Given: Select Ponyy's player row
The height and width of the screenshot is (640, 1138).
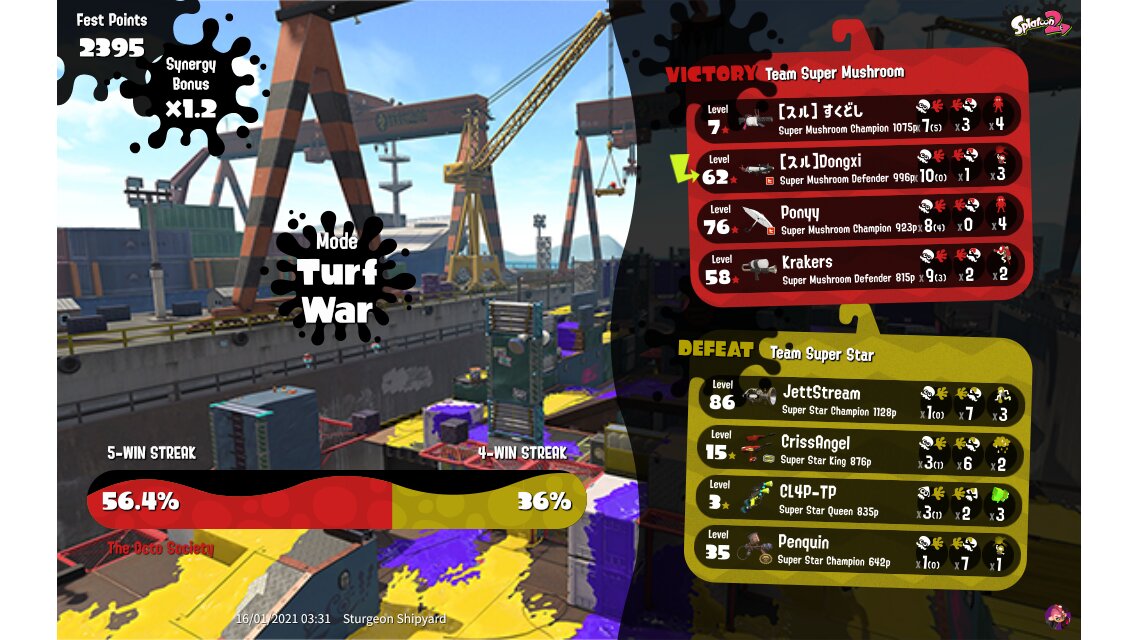Looking at the screenshot, I should (860, 217).
